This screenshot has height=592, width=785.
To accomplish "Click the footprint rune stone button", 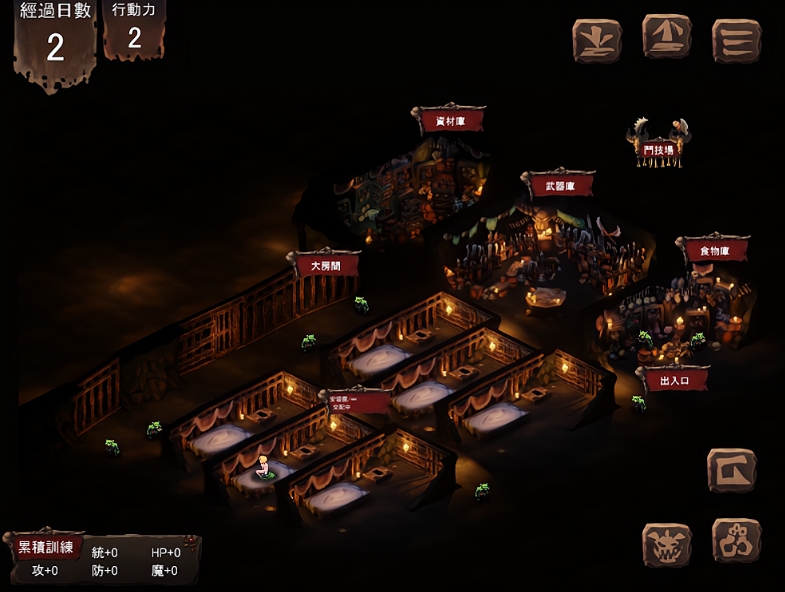I will click(736, 540).
